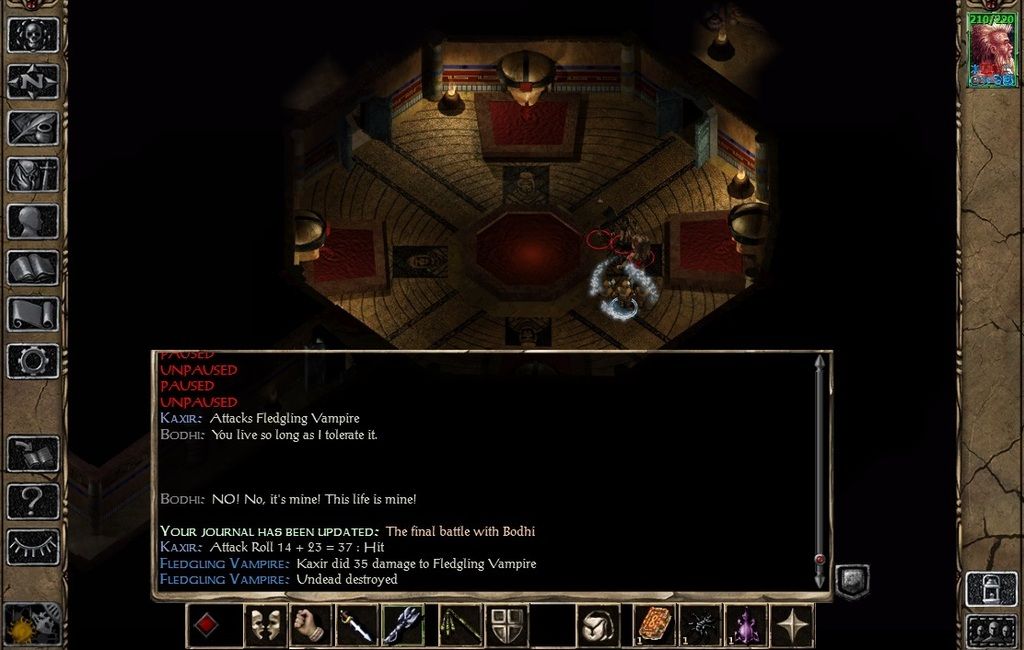Use the black spider quick item
1024x650 pixels.
(x=700, y=626)
